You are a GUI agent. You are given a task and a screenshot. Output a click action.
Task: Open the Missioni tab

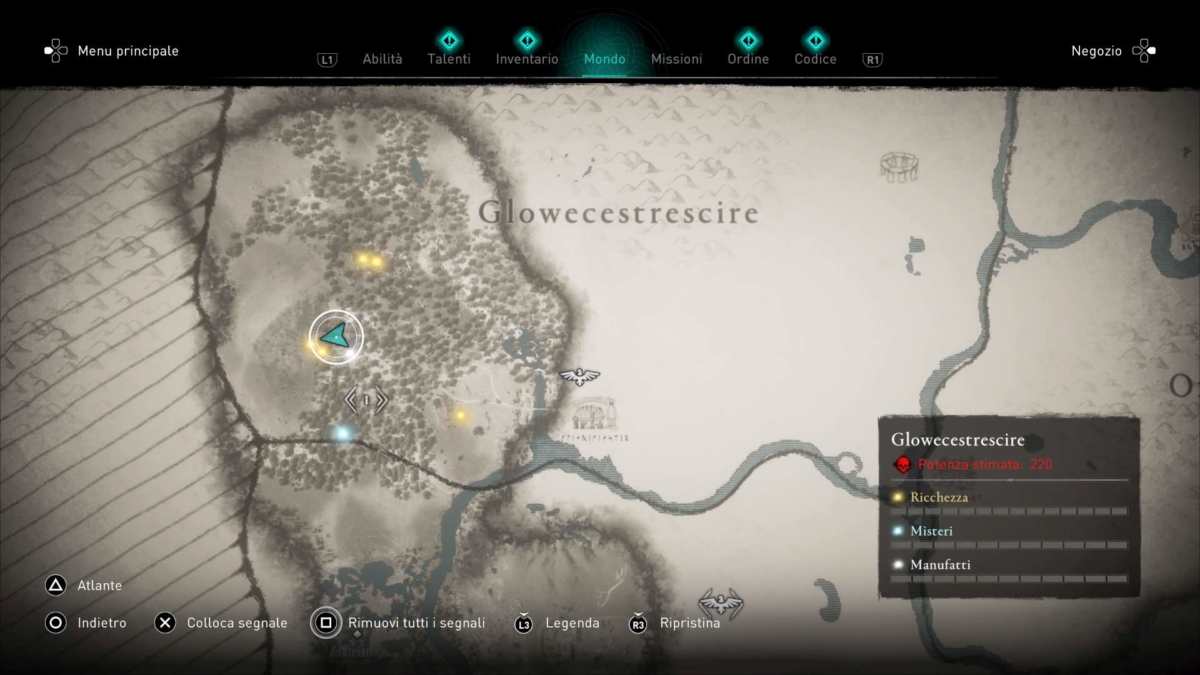[676, 59]
